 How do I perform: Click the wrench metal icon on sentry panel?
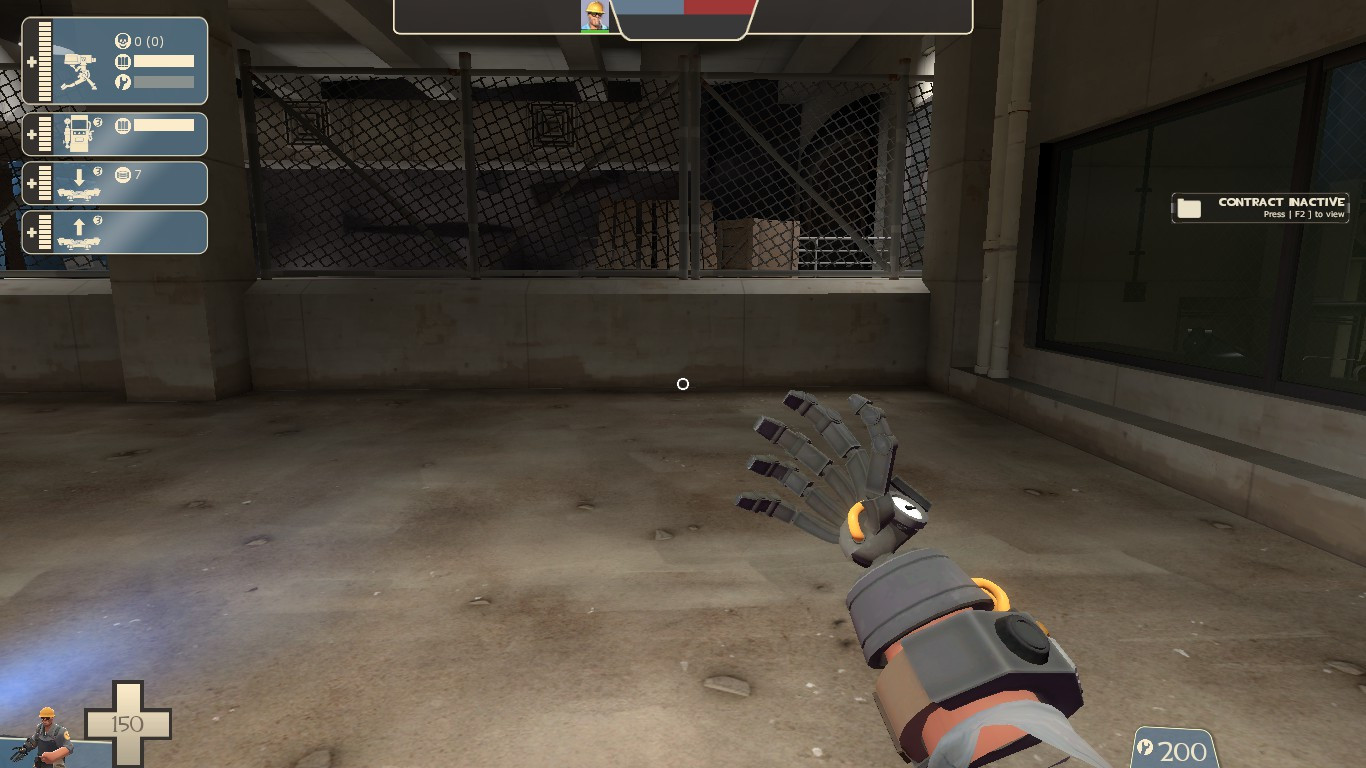[123, 81]
